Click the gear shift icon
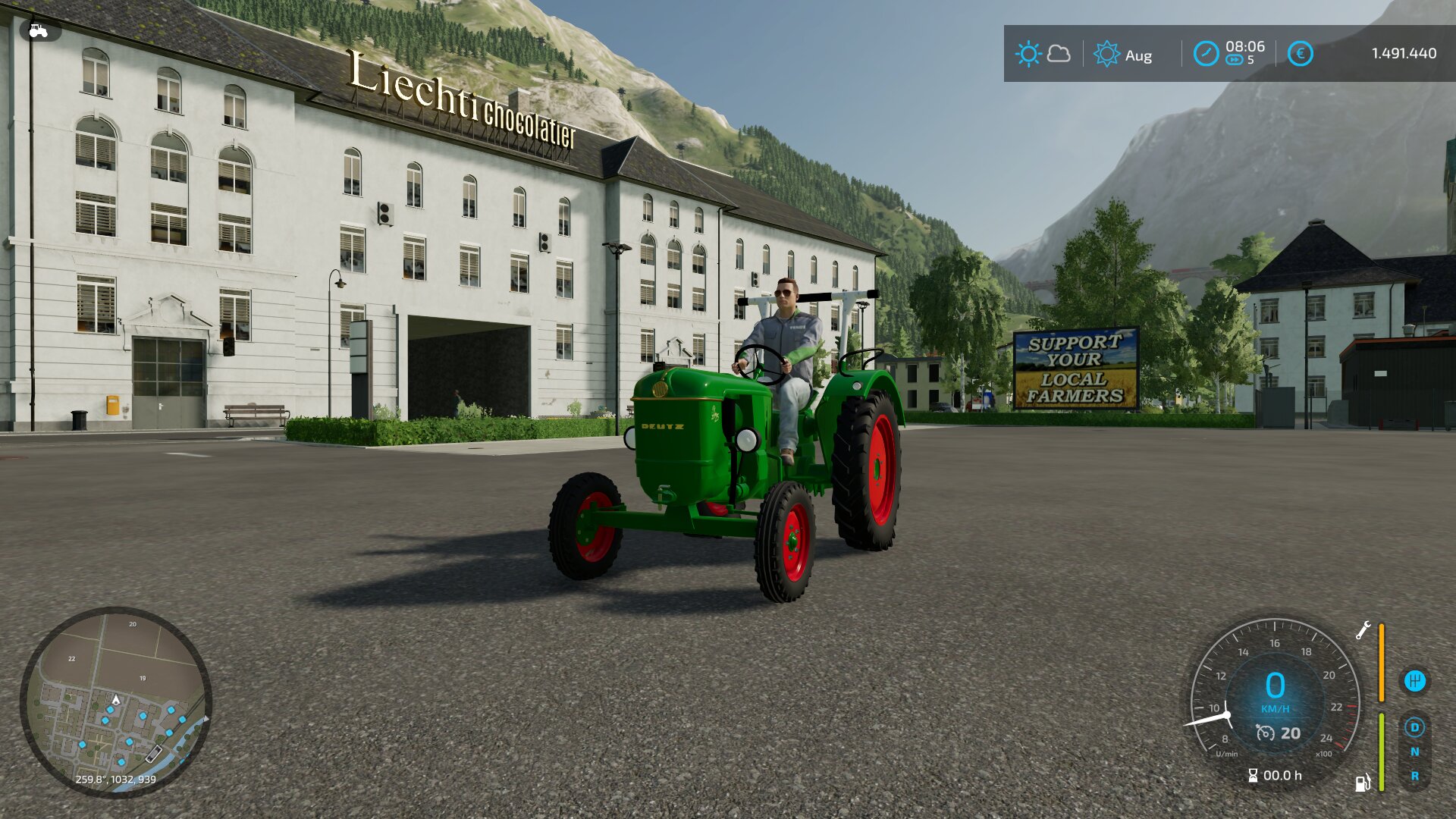The width and height of the screenshot is (1456, 819). [x=1414, y=681]
